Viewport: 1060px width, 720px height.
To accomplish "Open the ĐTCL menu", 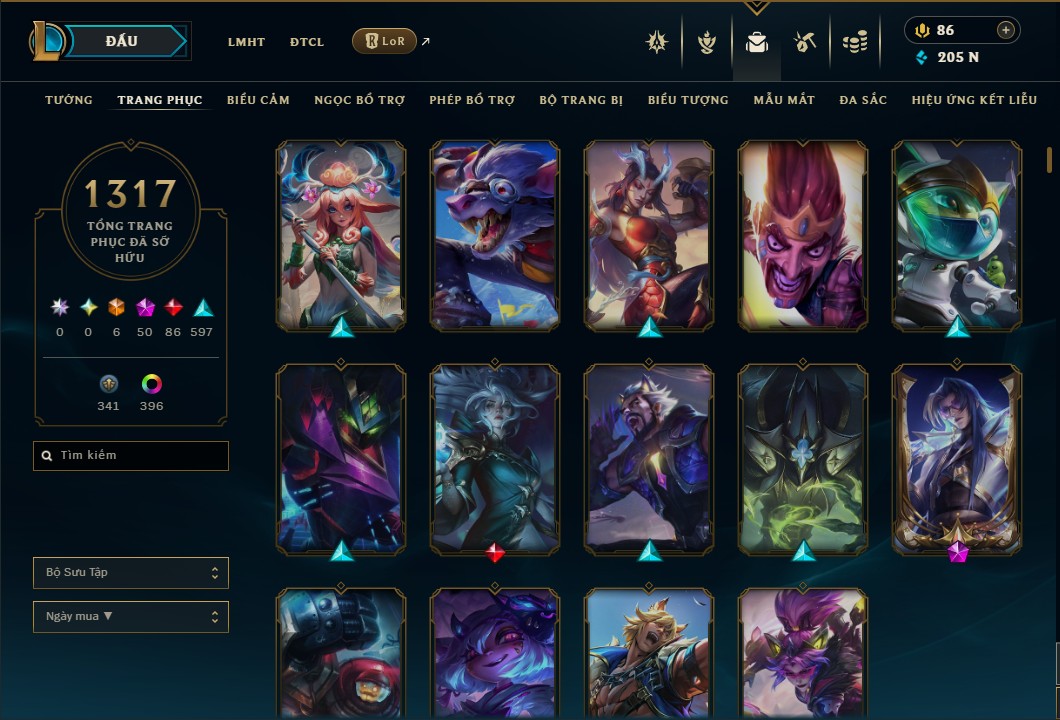I will click(307, 42).
